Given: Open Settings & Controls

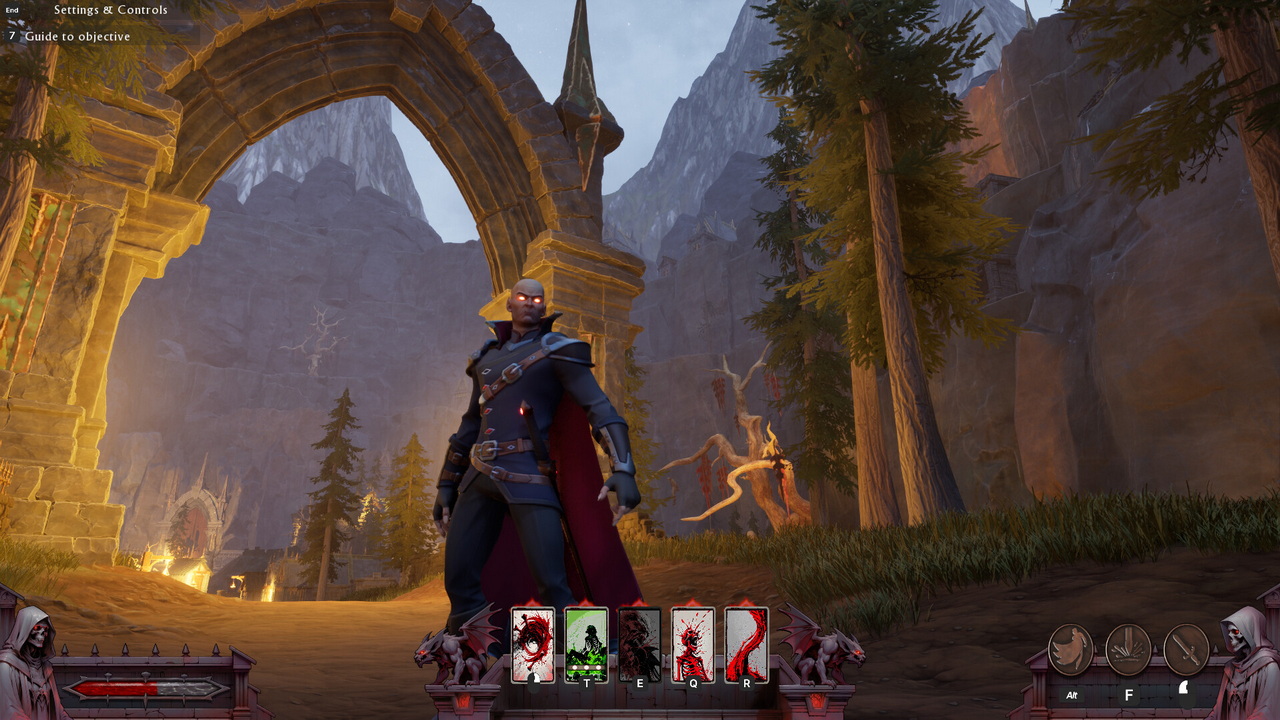Looking at the screenshot, I should (x=110, y=10).
